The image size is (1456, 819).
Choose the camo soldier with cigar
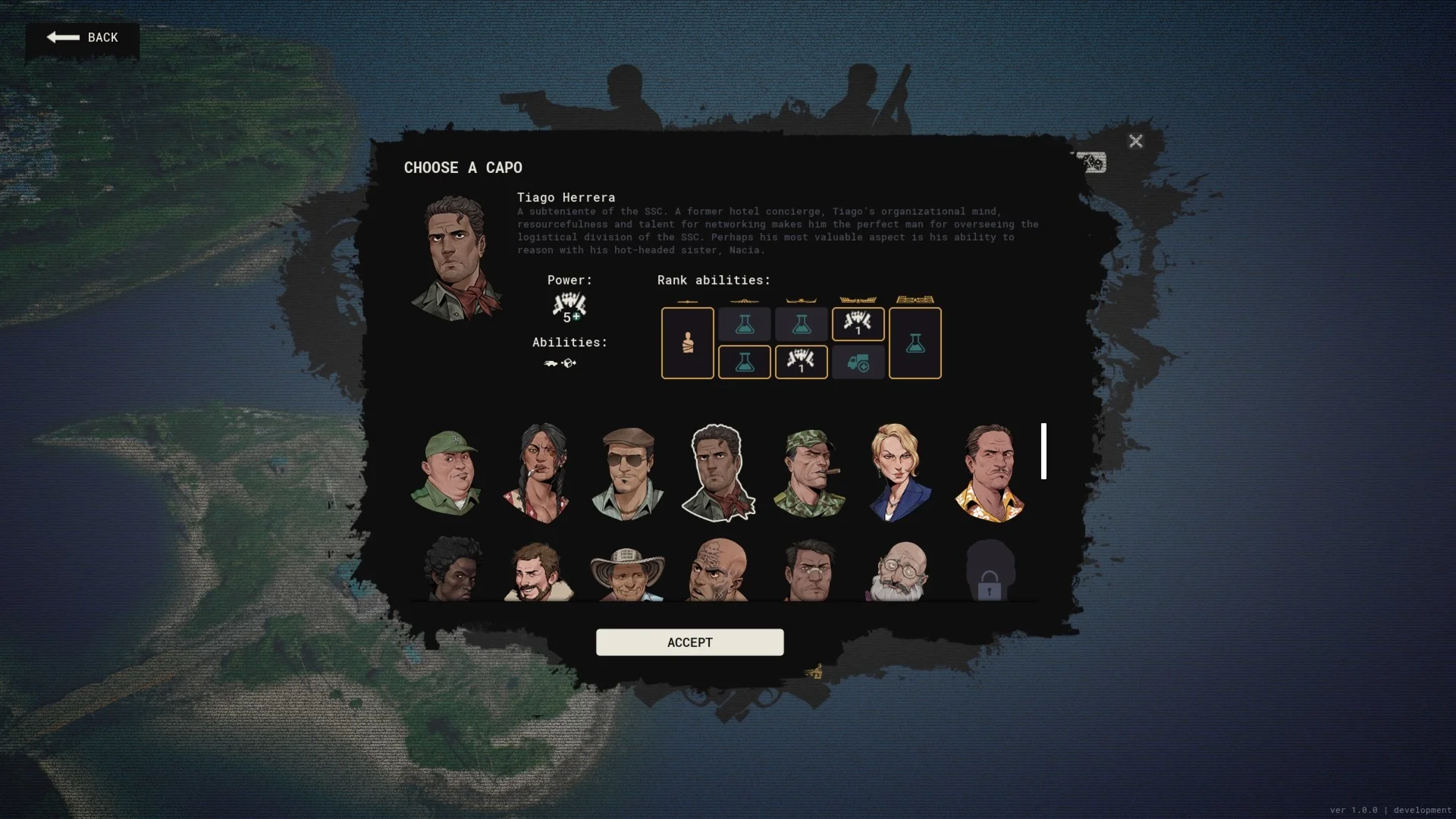pos(809,472)
